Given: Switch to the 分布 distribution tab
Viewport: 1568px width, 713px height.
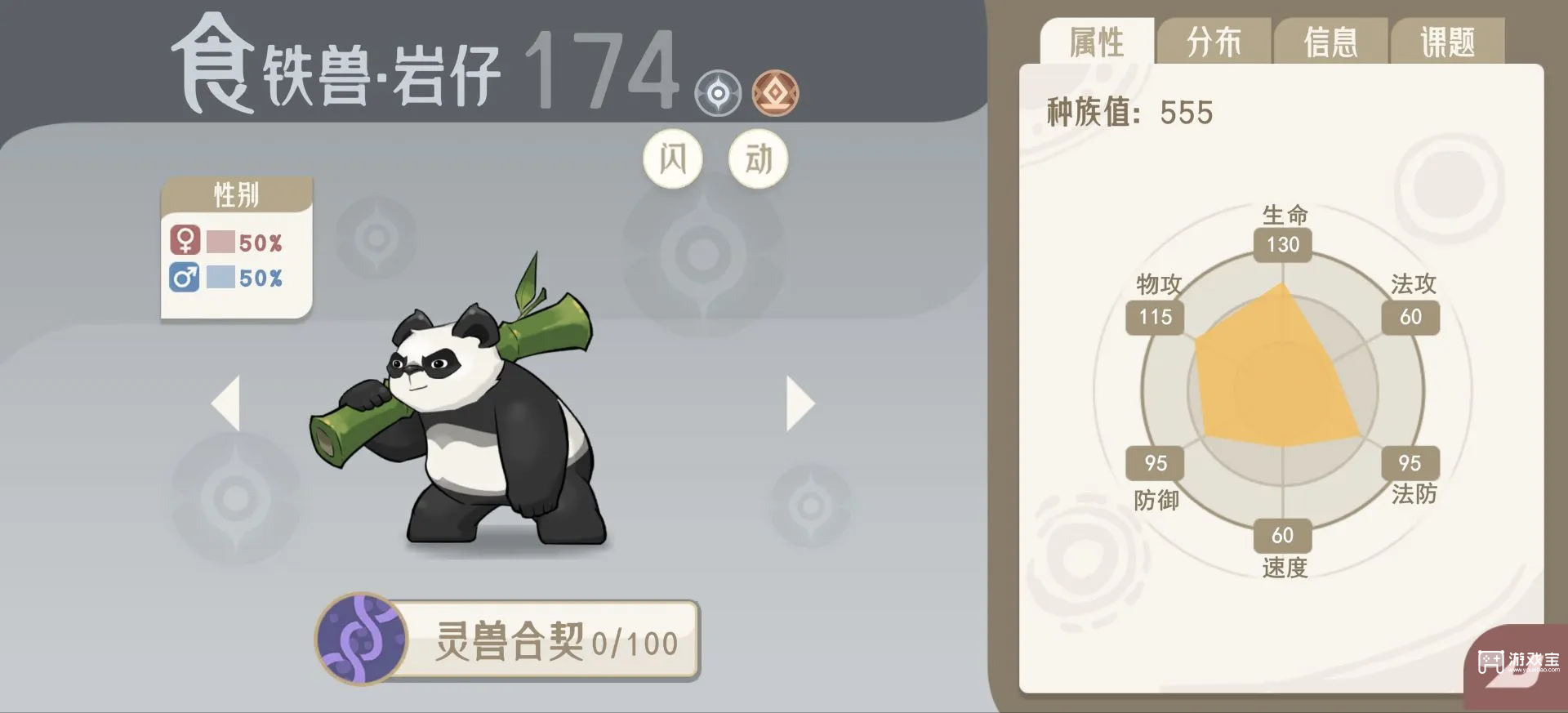Looking at the screenshot, I should (x=1214, y=41).
